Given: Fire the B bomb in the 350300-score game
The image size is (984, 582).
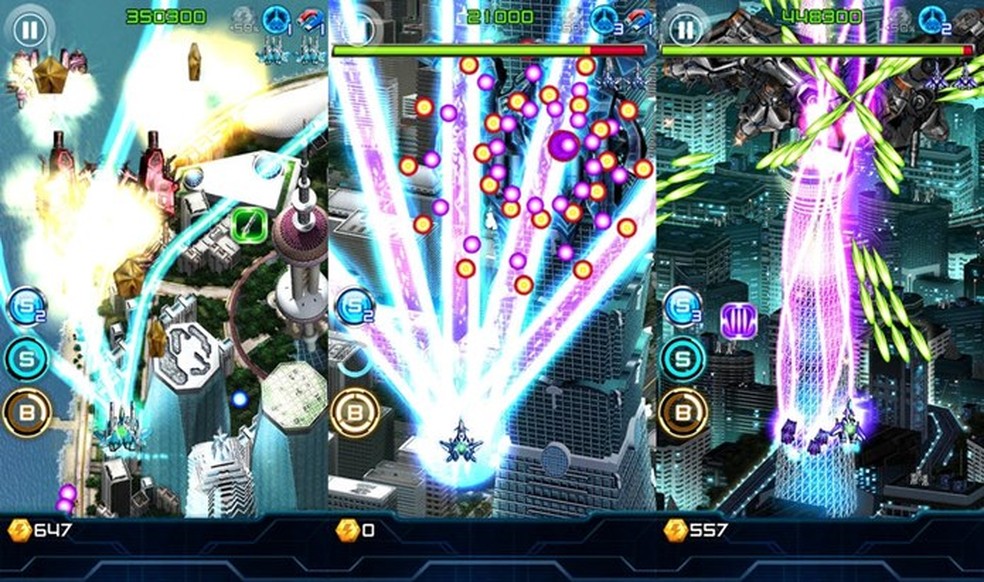Looking at the screenshot, I should [27, 412].
